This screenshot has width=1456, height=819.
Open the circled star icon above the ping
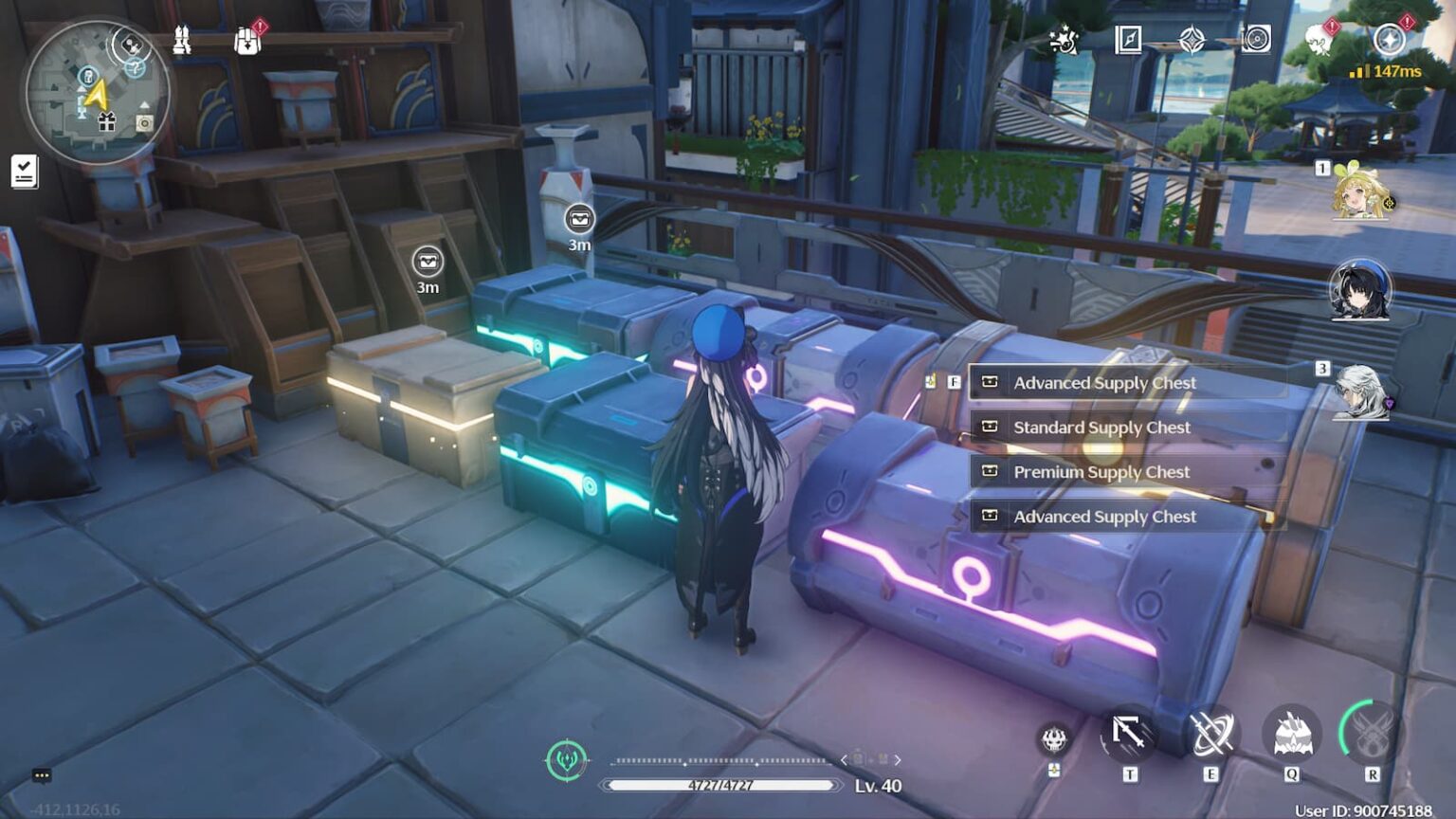1389,40
